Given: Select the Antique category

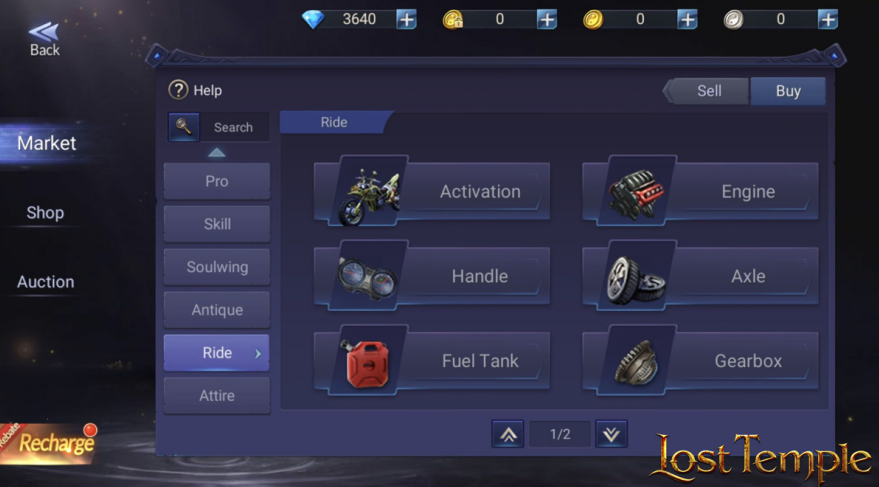Looking at the screenshot, I should coord(217,310).
